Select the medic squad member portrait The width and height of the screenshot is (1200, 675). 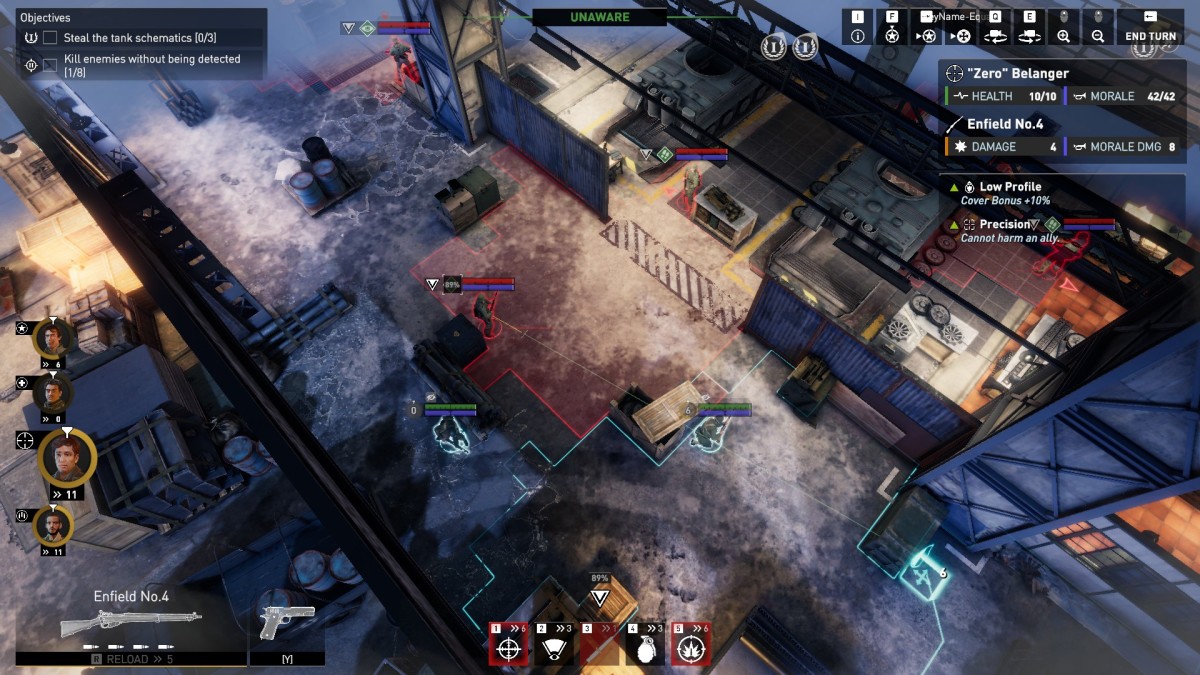pos(52,393)
